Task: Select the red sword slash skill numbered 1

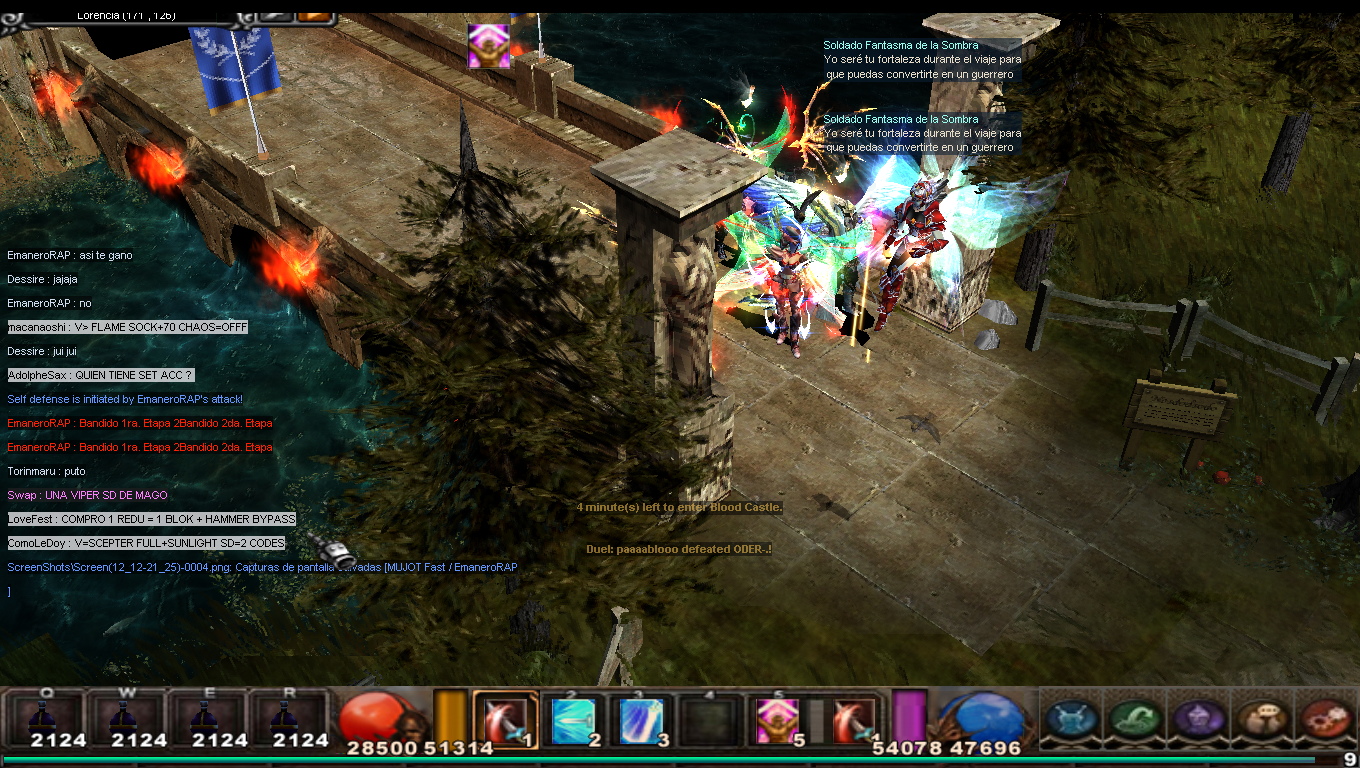Action: click(x=506, y=720)
